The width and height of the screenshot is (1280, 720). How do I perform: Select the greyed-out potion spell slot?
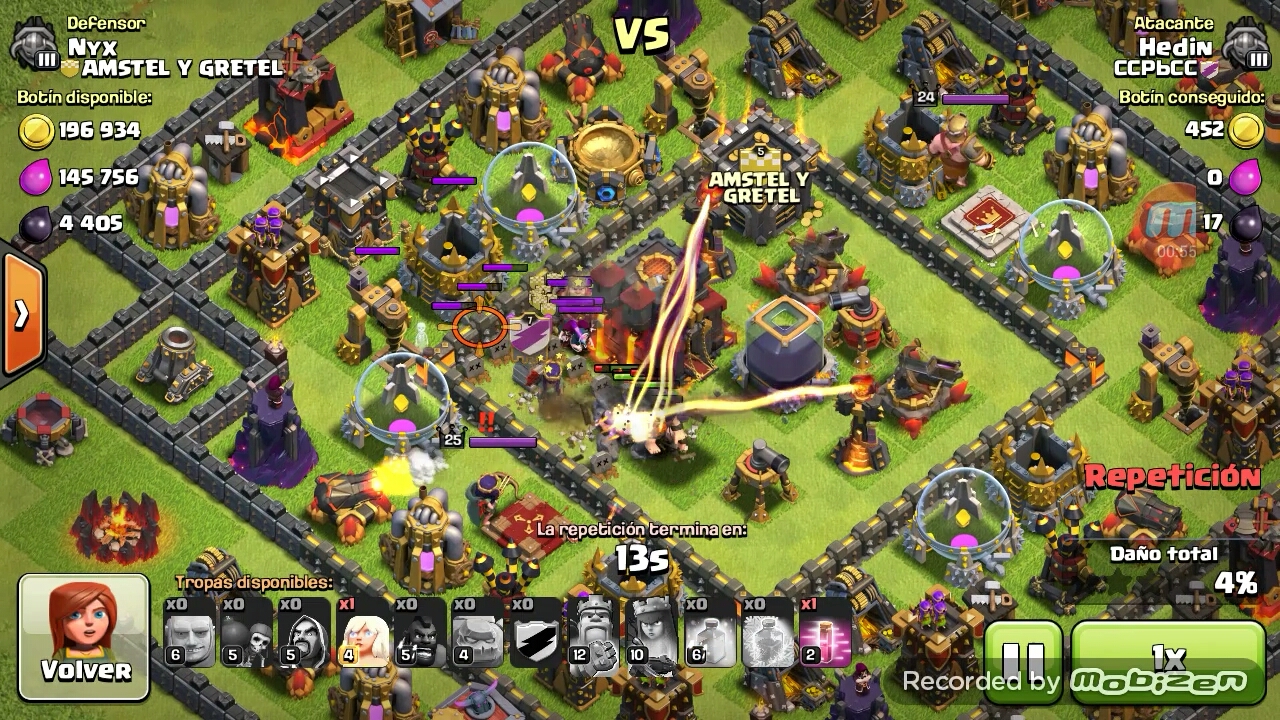(710, 633)
